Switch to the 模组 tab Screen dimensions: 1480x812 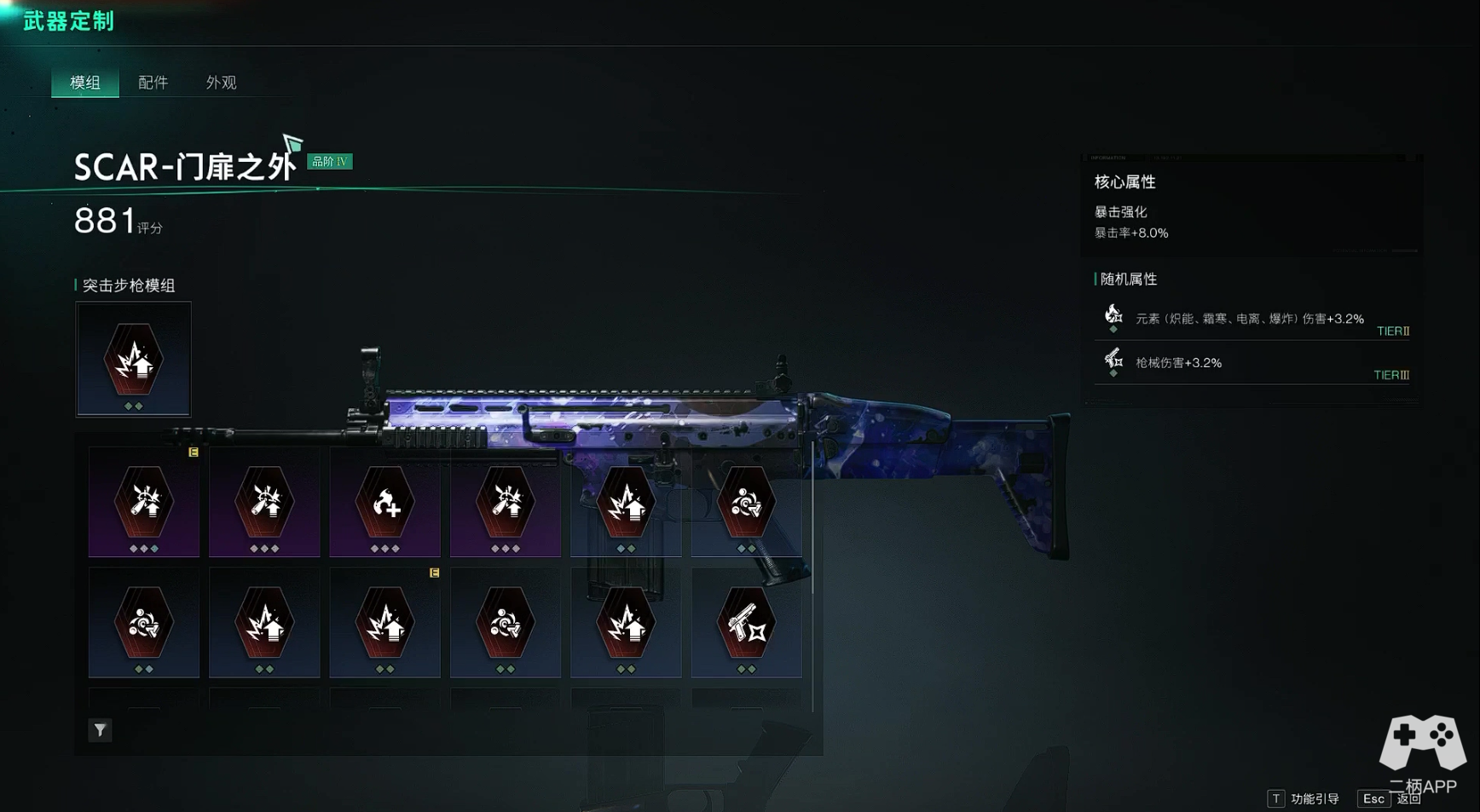(x=85, y=83)
